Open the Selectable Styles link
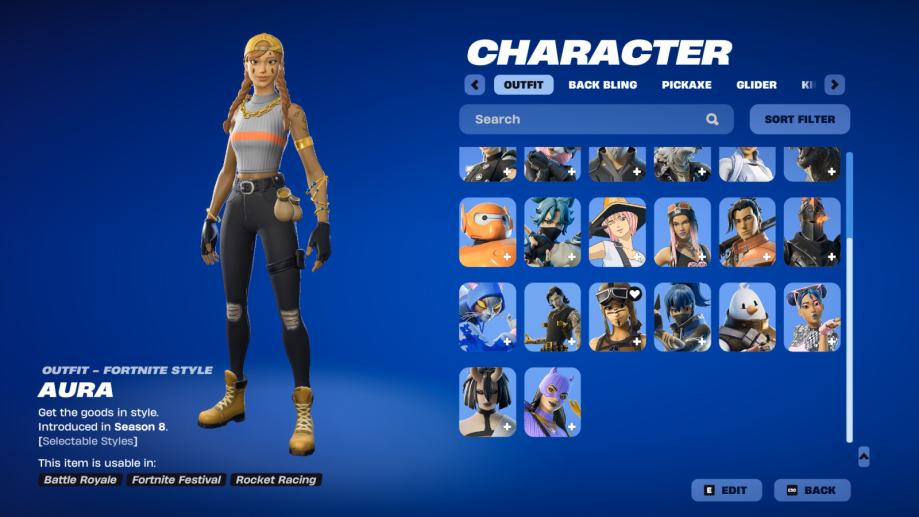 click(x=88, y=441)
